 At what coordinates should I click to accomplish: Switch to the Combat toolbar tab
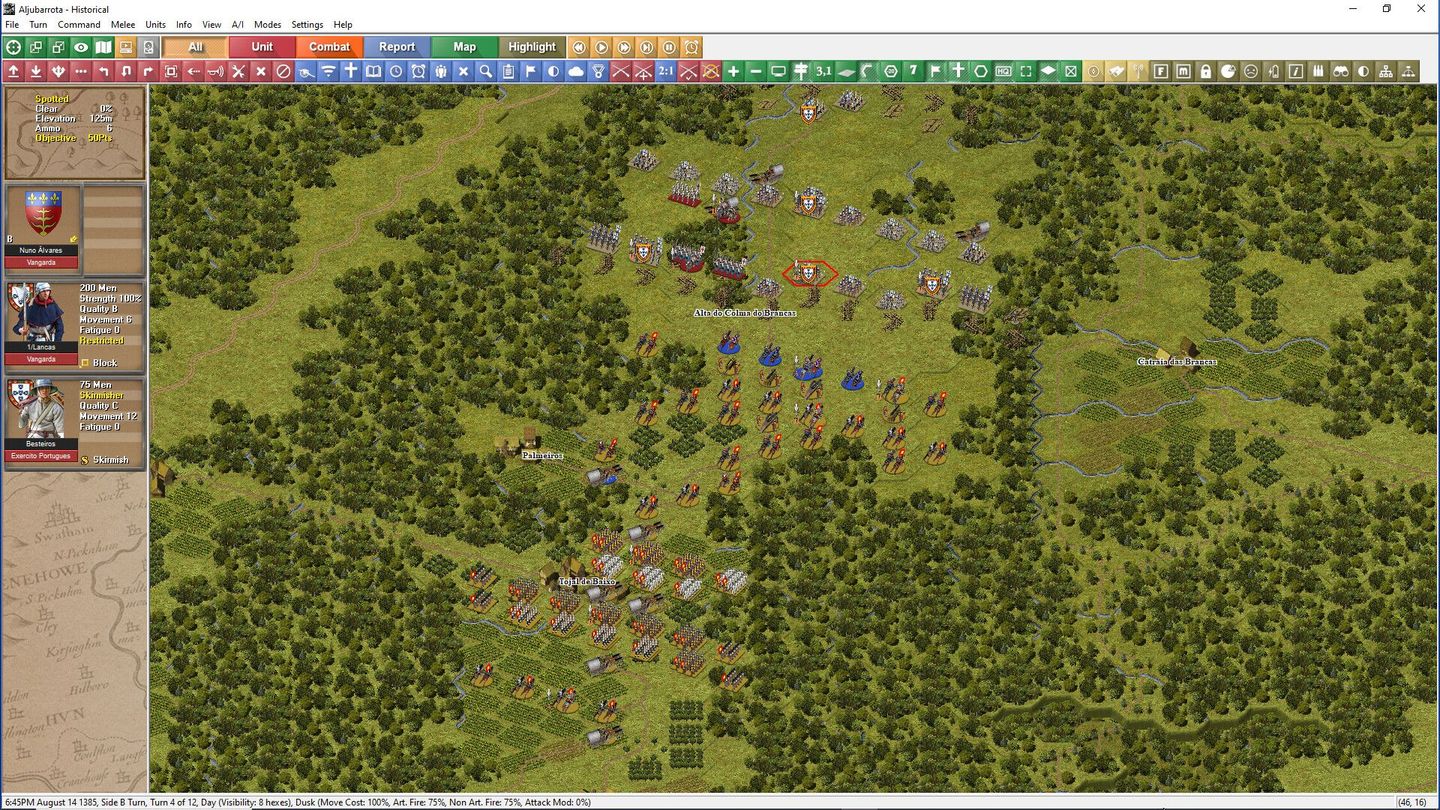tap(330, 47)
